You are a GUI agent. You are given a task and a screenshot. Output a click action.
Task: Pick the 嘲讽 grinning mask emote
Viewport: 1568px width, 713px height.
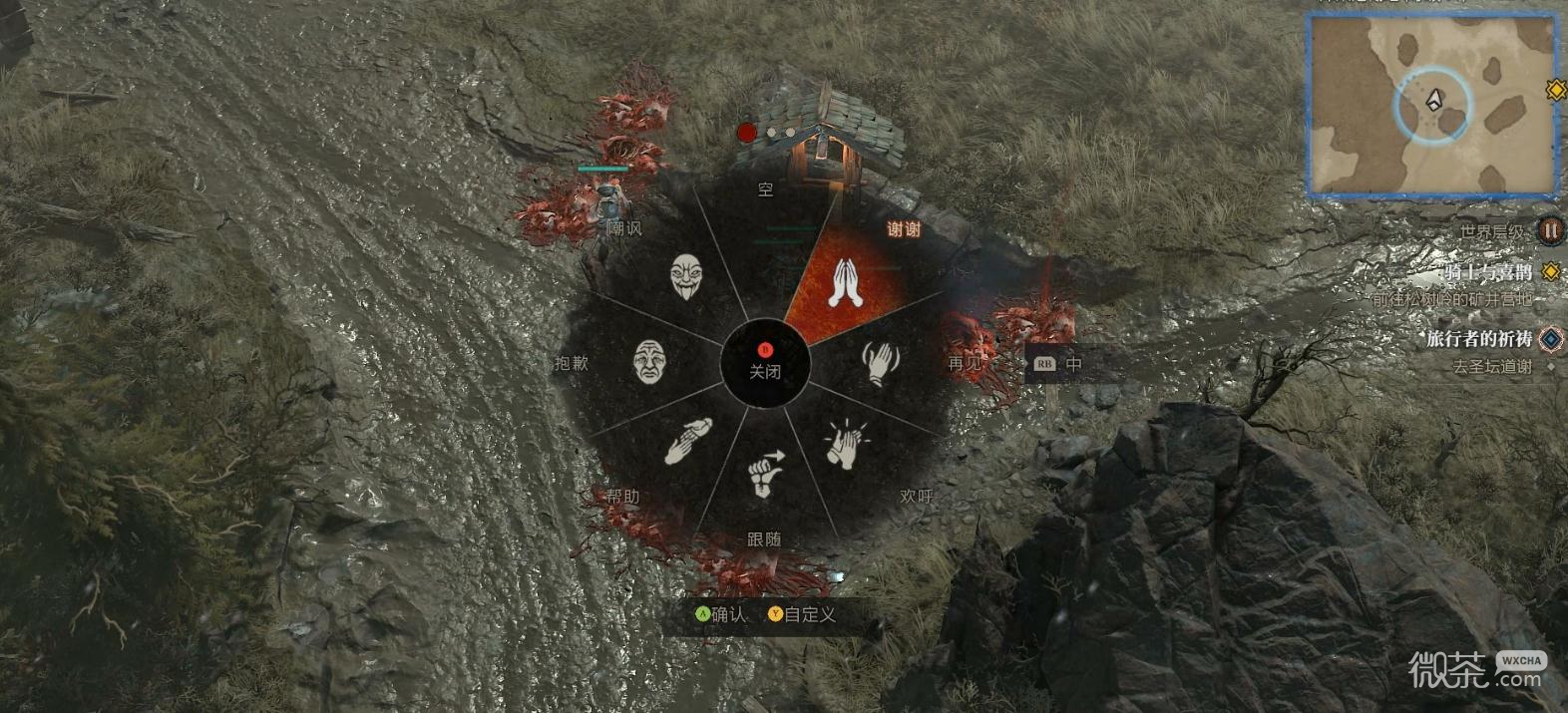click(685, 276)
